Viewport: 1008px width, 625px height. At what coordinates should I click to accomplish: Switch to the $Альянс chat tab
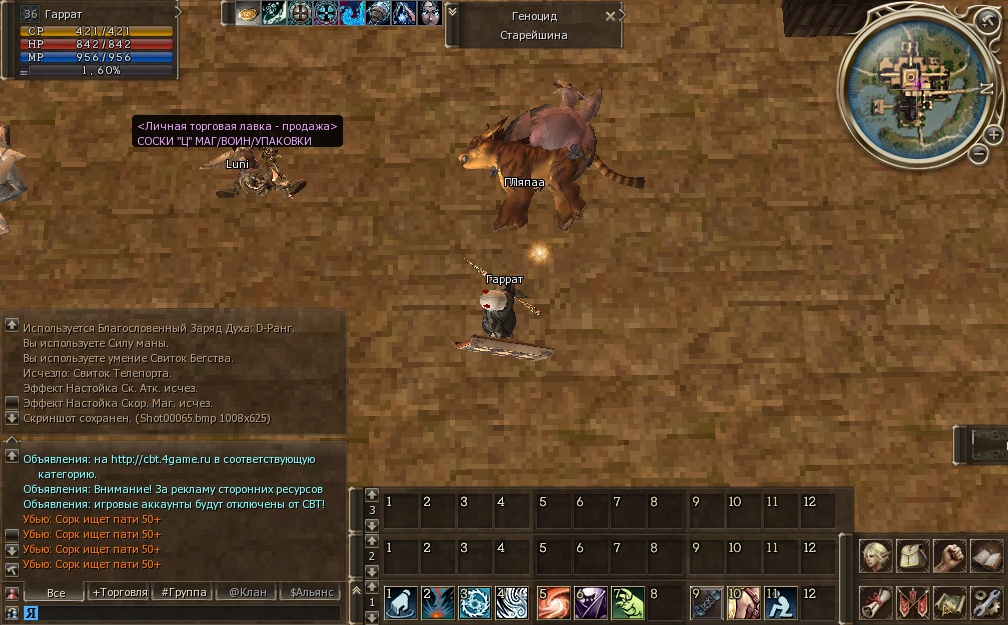pyautogui.click(x=310, y=592)
